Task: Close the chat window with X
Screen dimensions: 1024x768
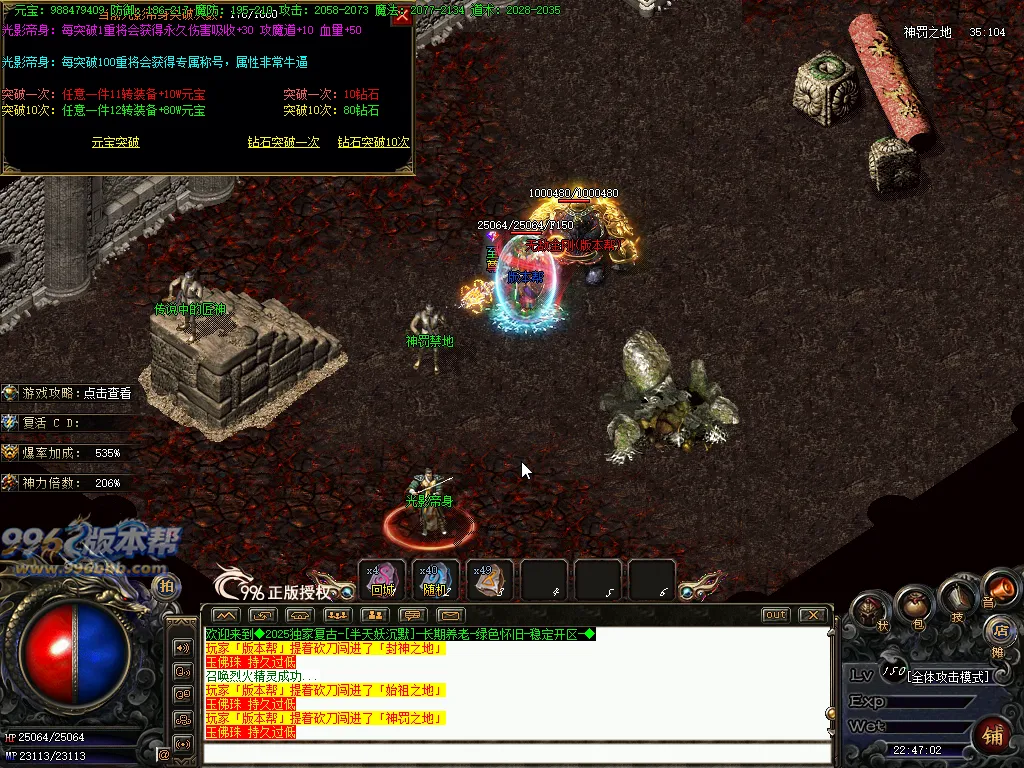Action: point(813,615)
